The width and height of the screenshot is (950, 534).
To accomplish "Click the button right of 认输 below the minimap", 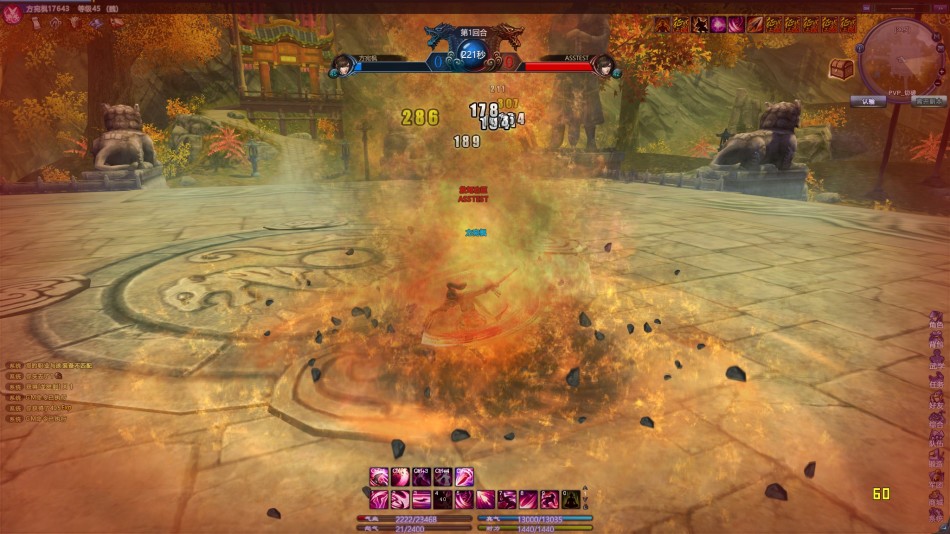I will [x=929, y=101].
